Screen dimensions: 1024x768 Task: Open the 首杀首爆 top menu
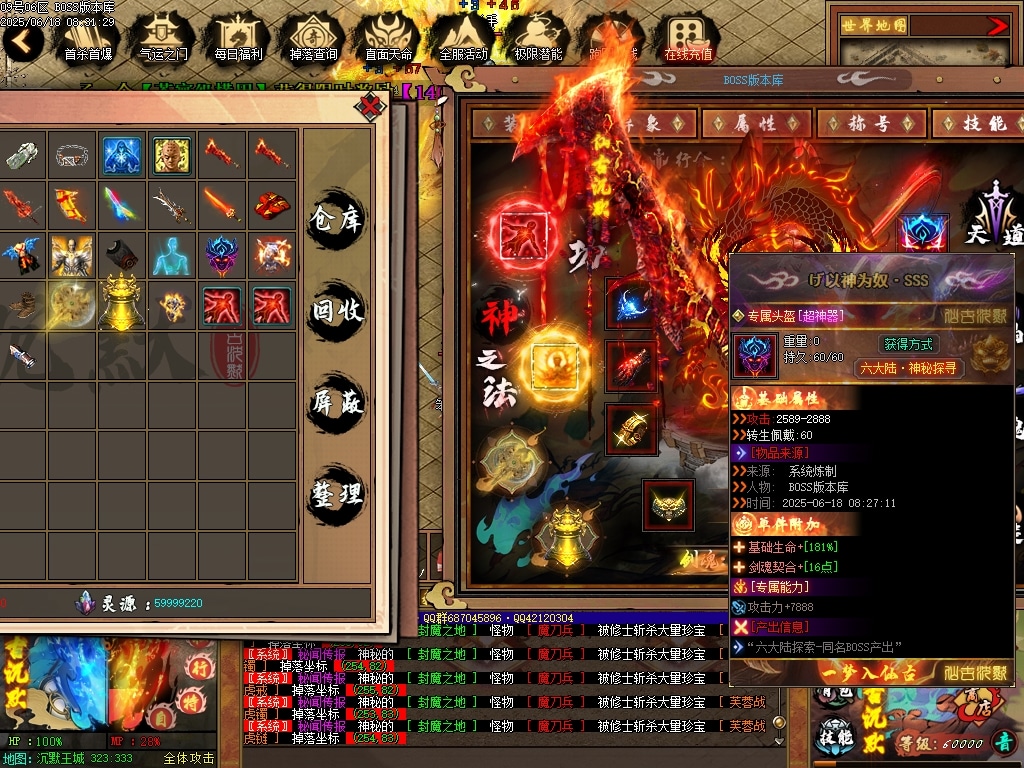(88, 39)
